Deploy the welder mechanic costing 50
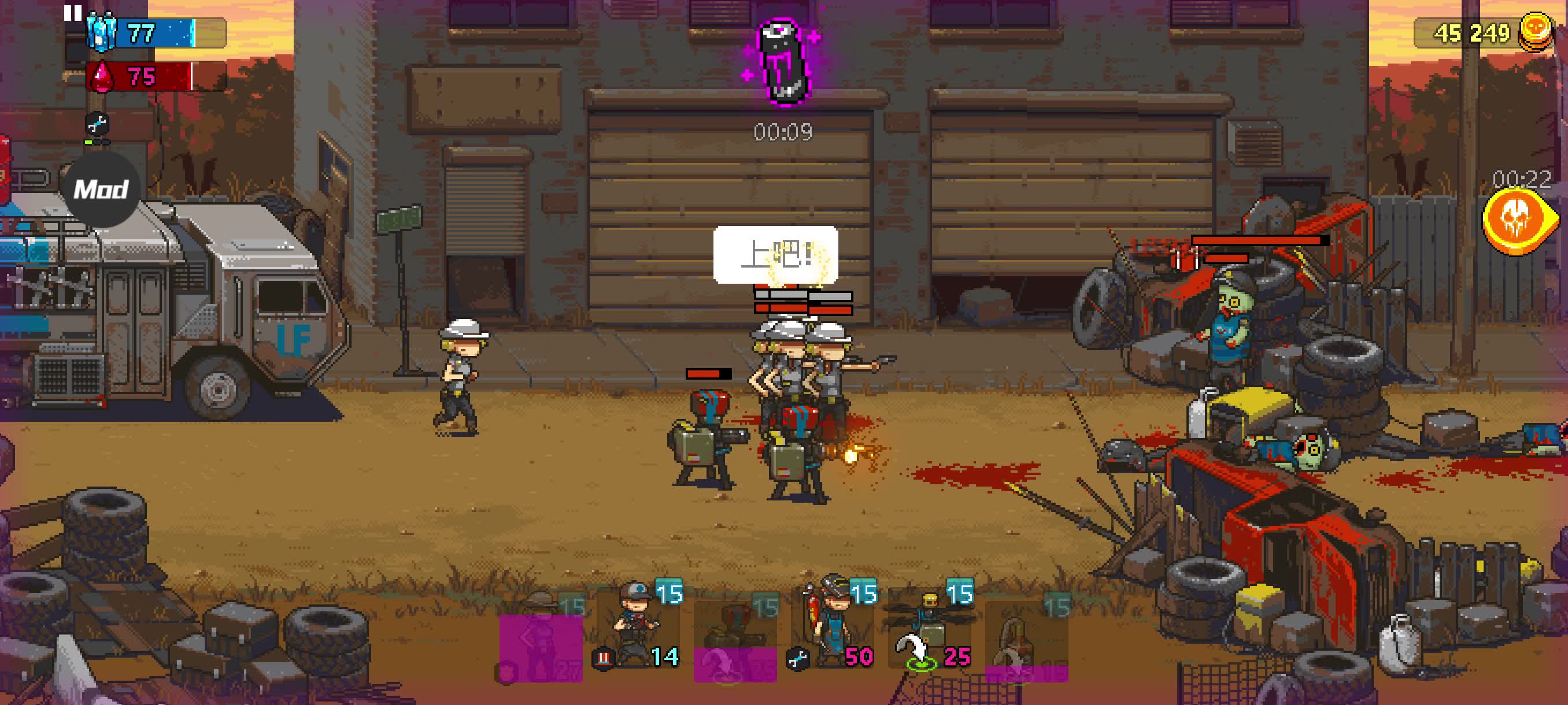The image size is (1568, 705). click(x=833, y=629)
